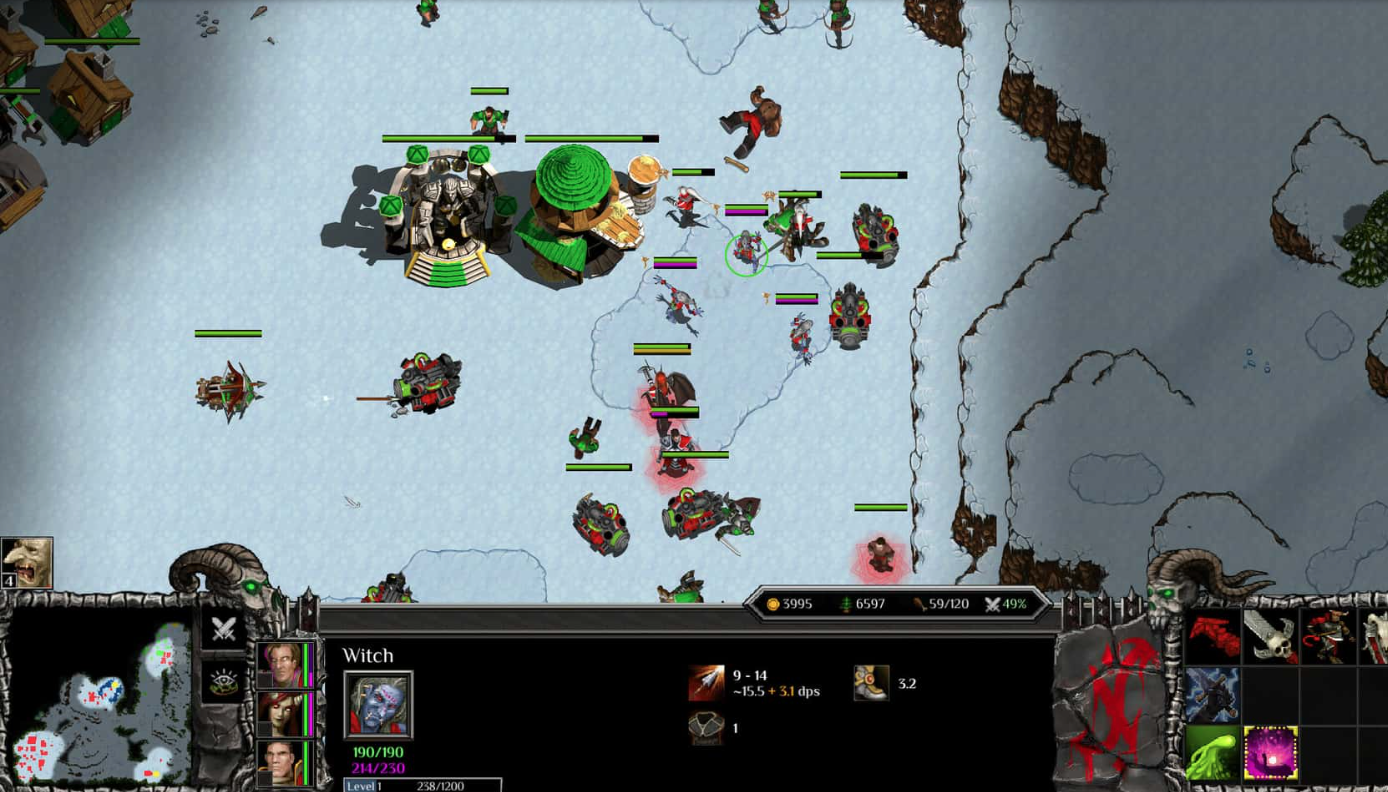Use the lightning sword ability
This screenshot has width=1388, height=792.
pos(1213,694)
